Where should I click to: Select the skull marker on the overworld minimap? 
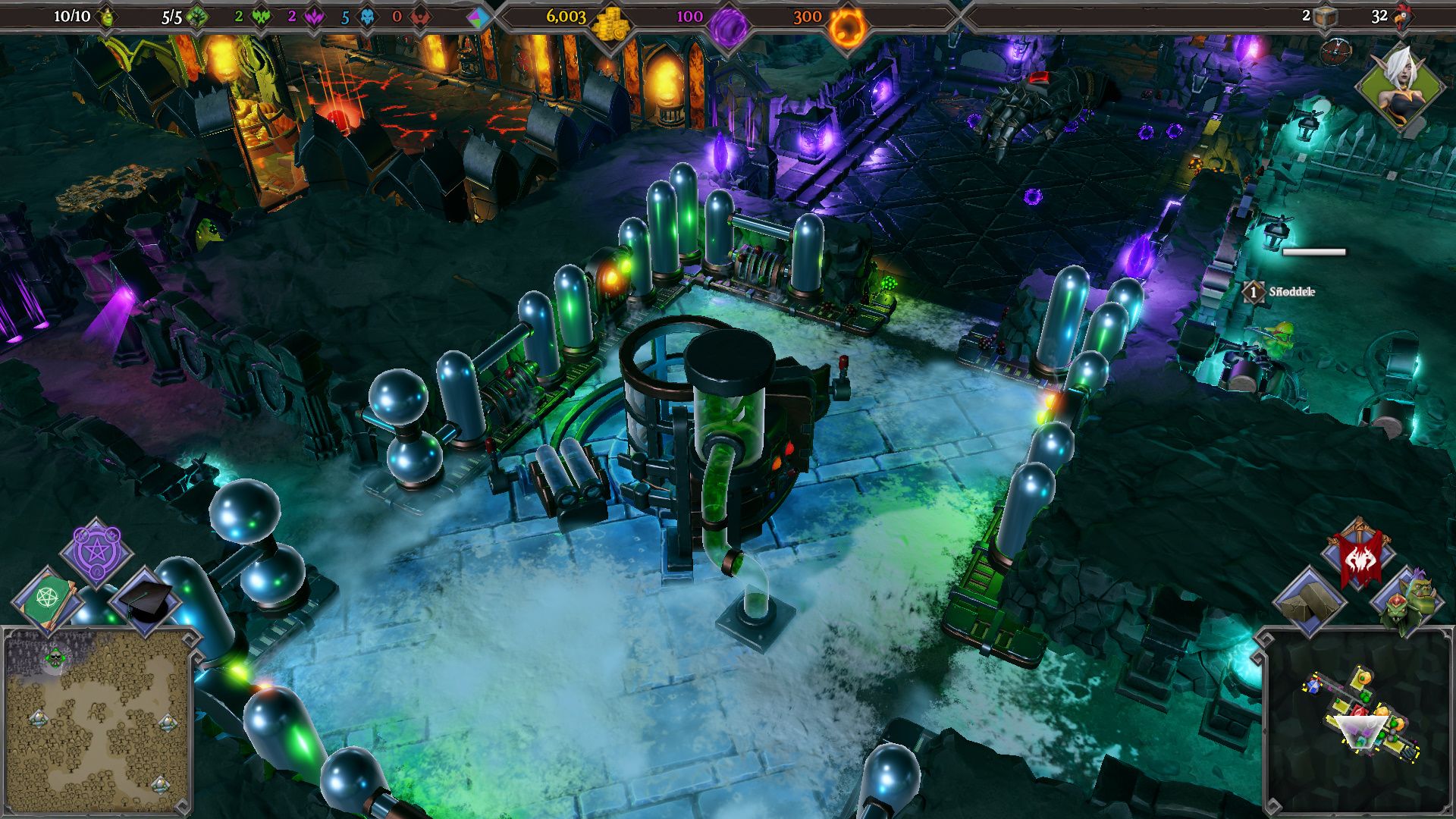point(54,658)
